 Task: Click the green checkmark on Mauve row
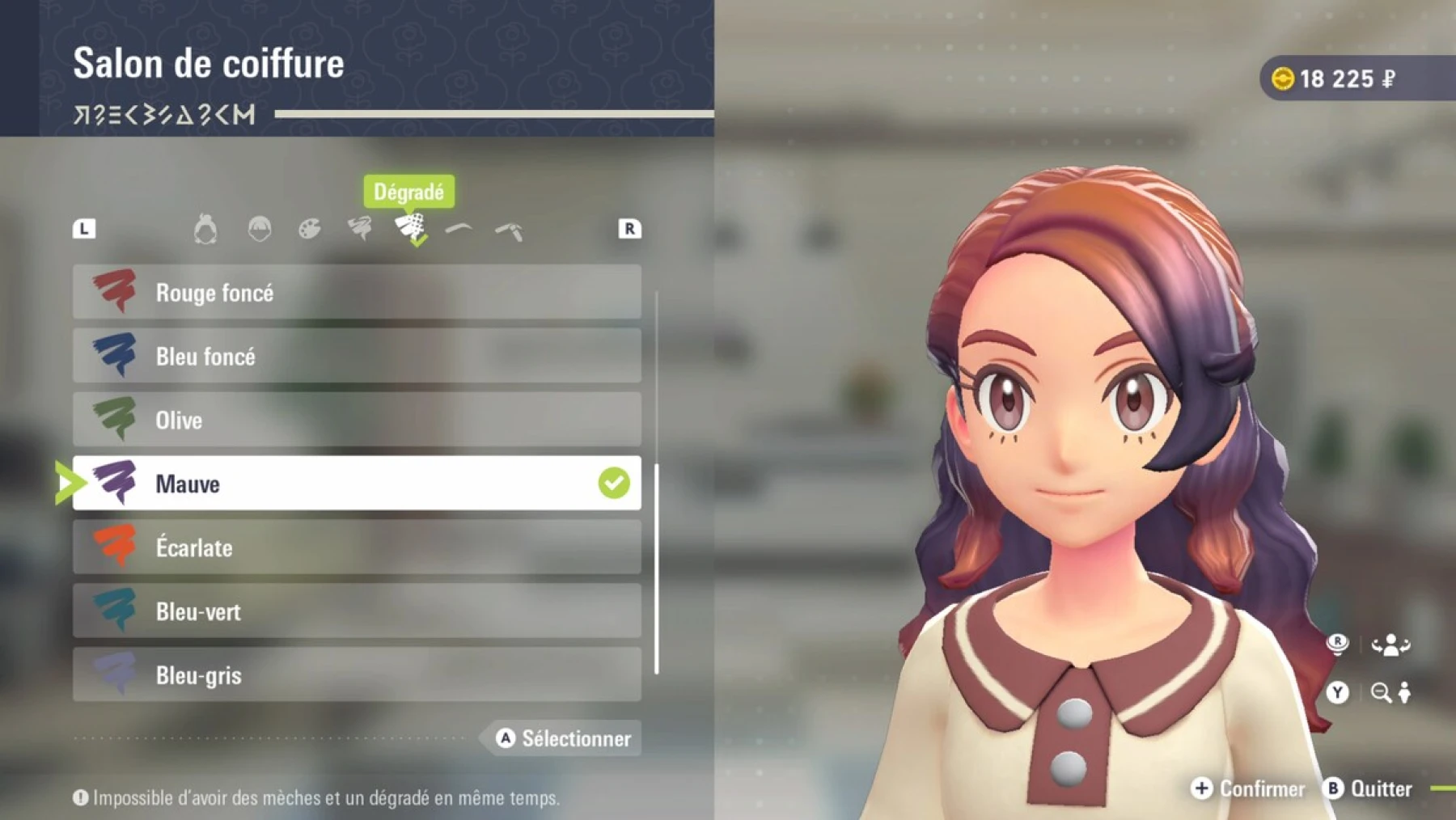click(613, 482)
